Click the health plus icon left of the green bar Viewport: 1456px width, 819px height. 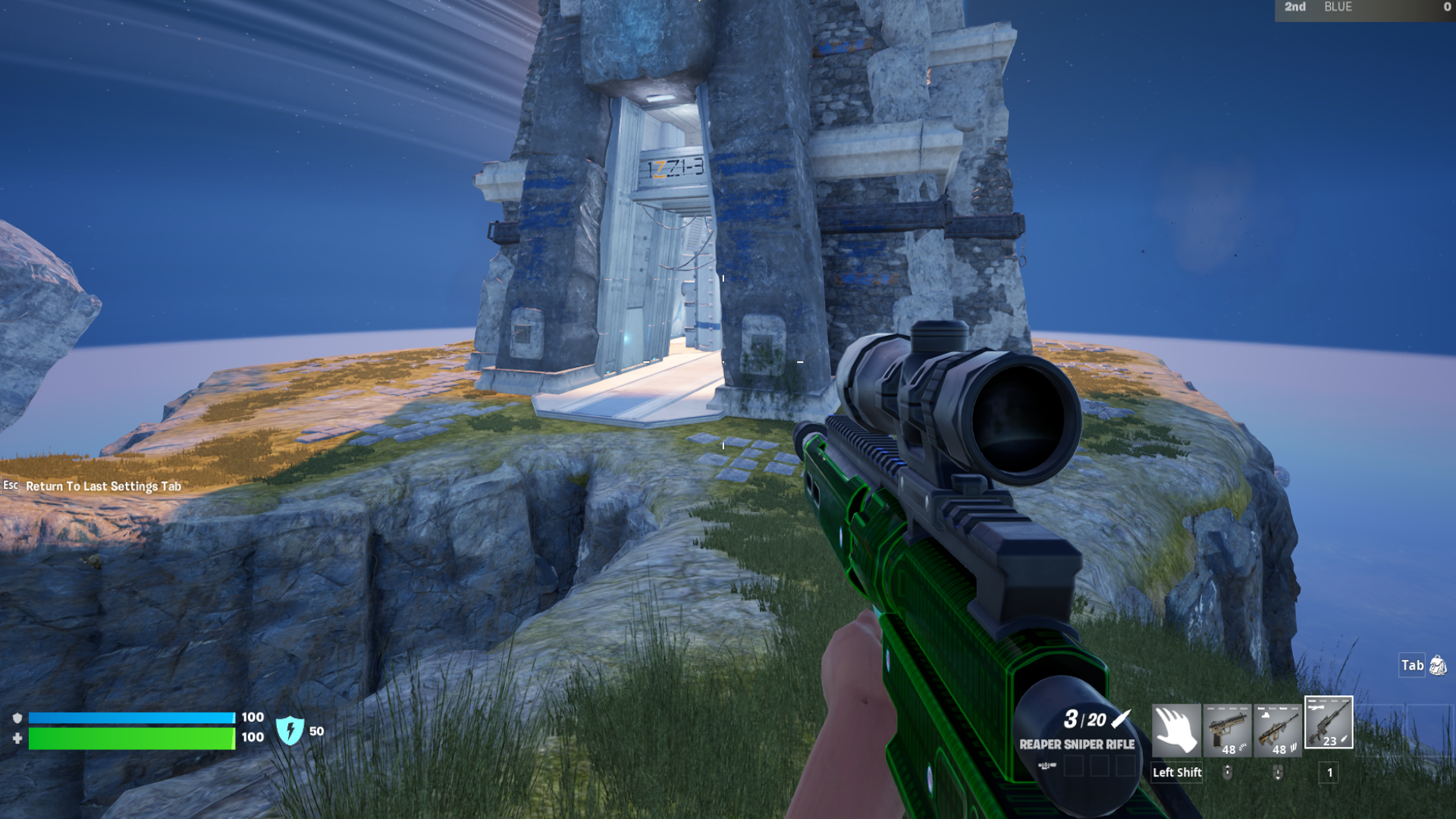pos(17,738)
